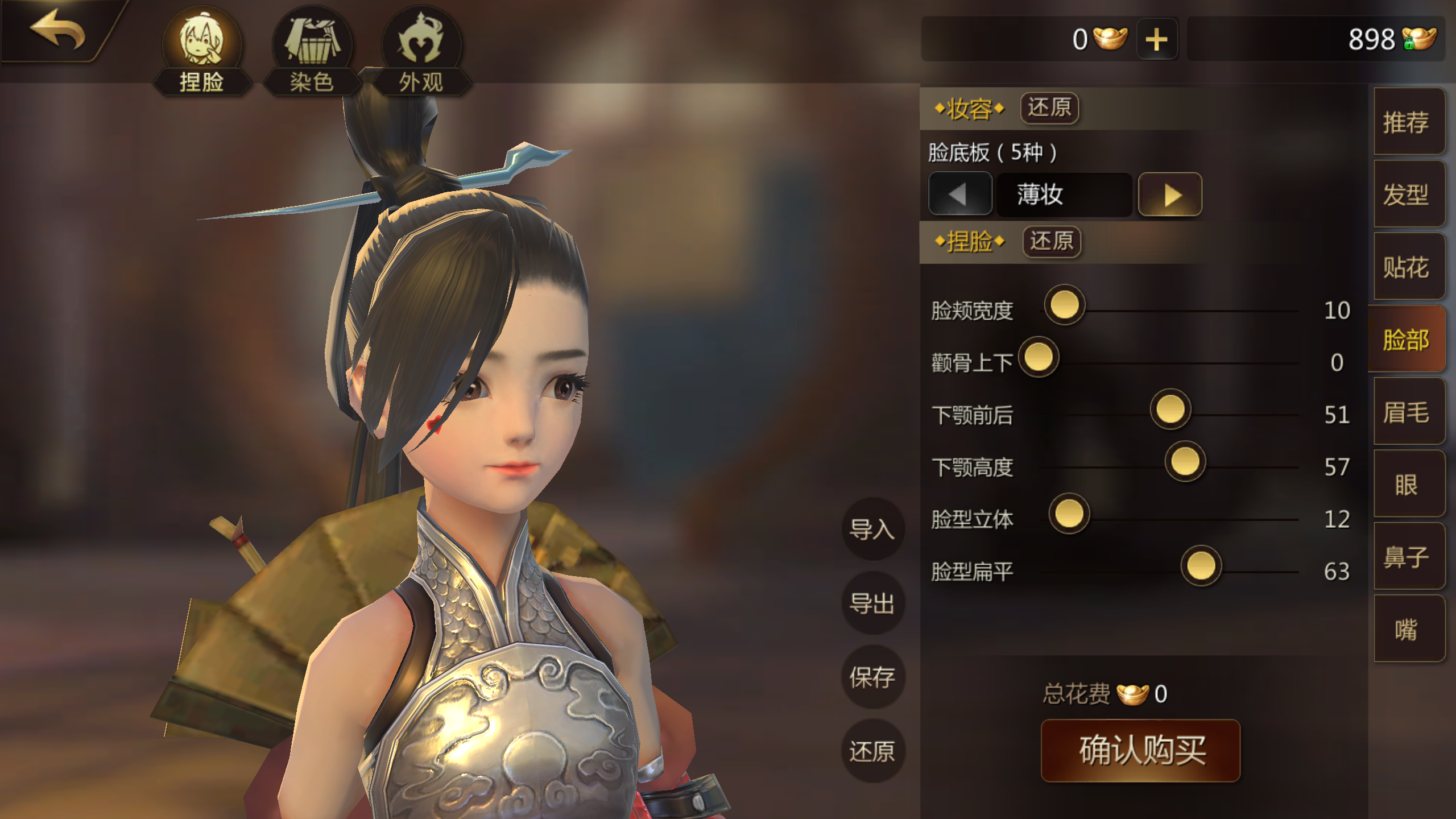Viewport: 1456px width, 819px height.
Task: Click the plus icon to add gold ingots
Action: click(1157, 39)
